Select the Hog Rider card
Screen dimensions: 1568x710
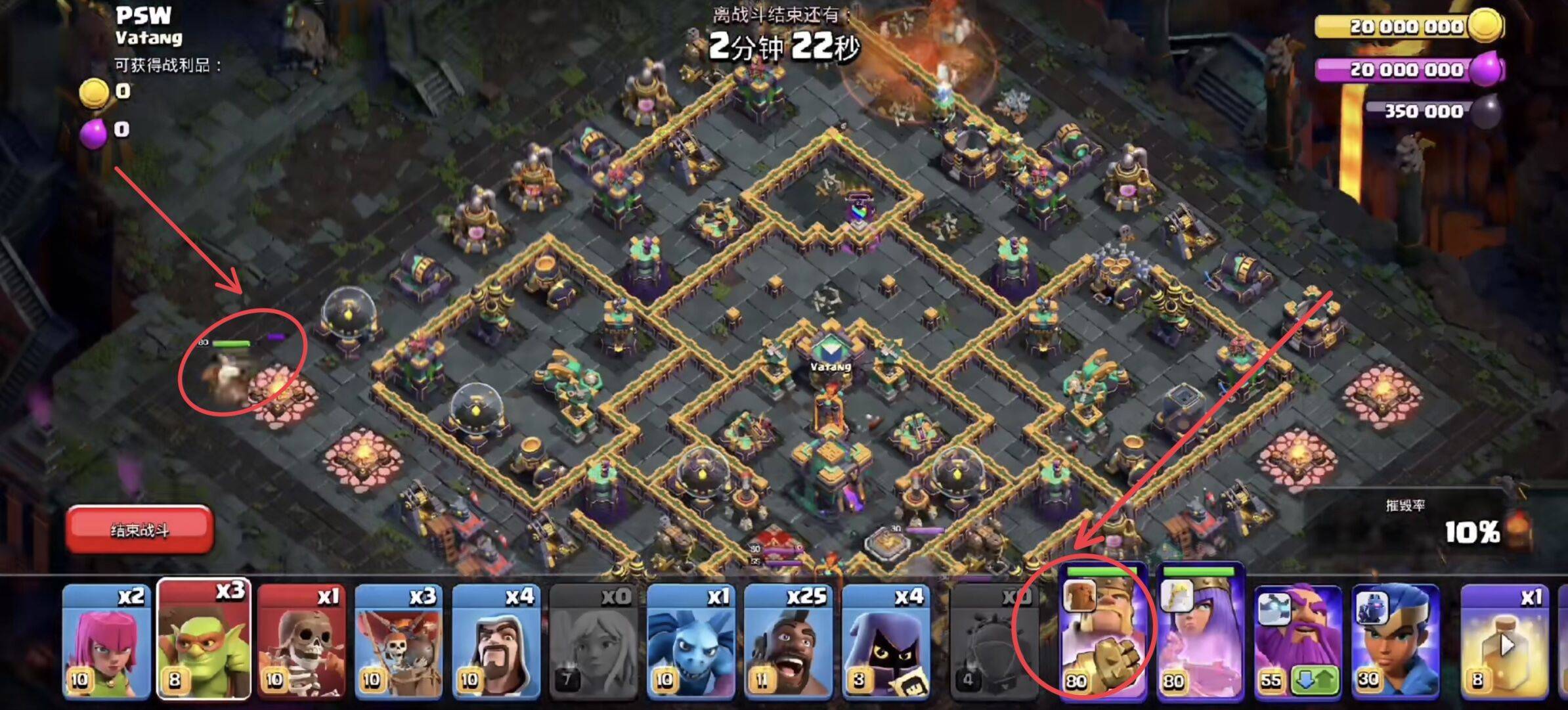pyautogui.click(x=787, y=640)
